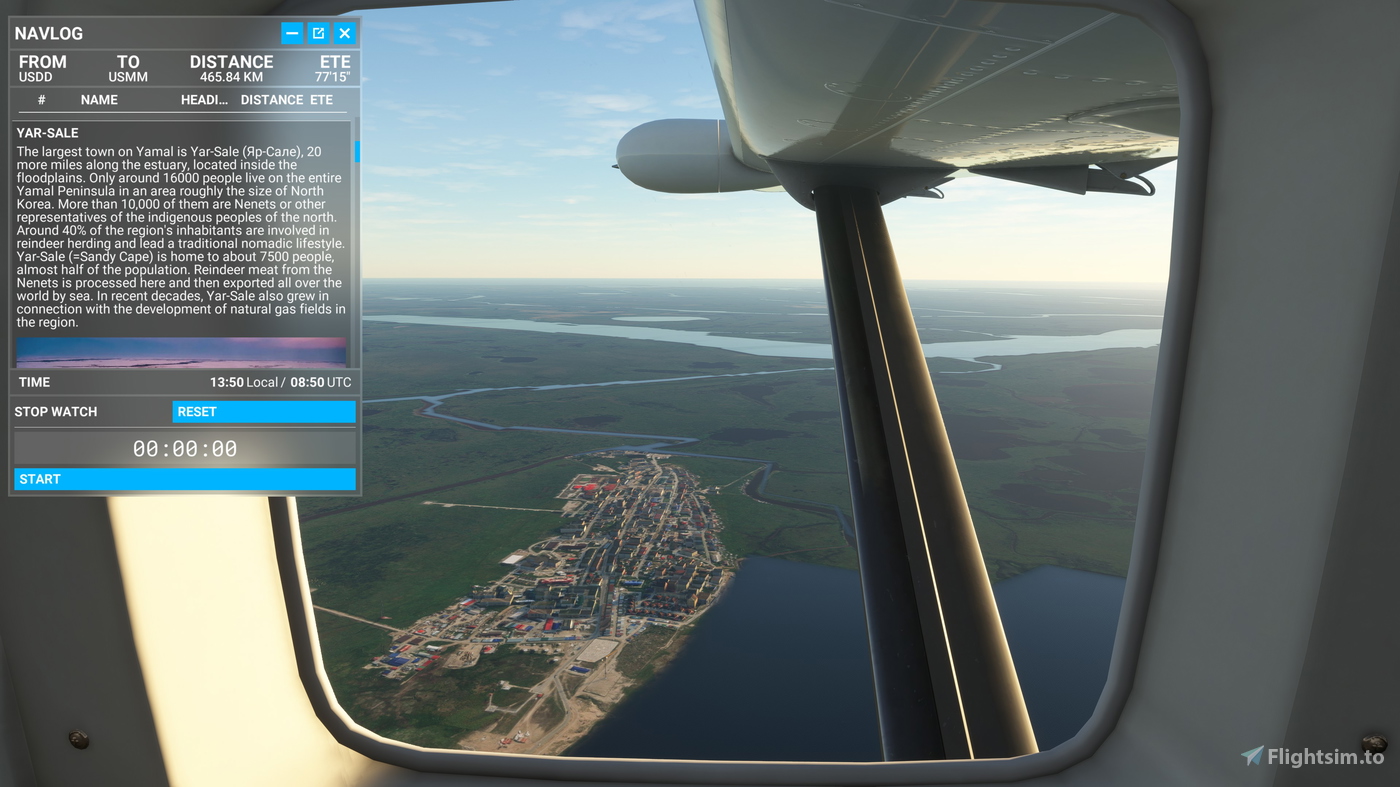Reset the stop watch
This screenshot has width=1400, height=787.
pos(264,412)
